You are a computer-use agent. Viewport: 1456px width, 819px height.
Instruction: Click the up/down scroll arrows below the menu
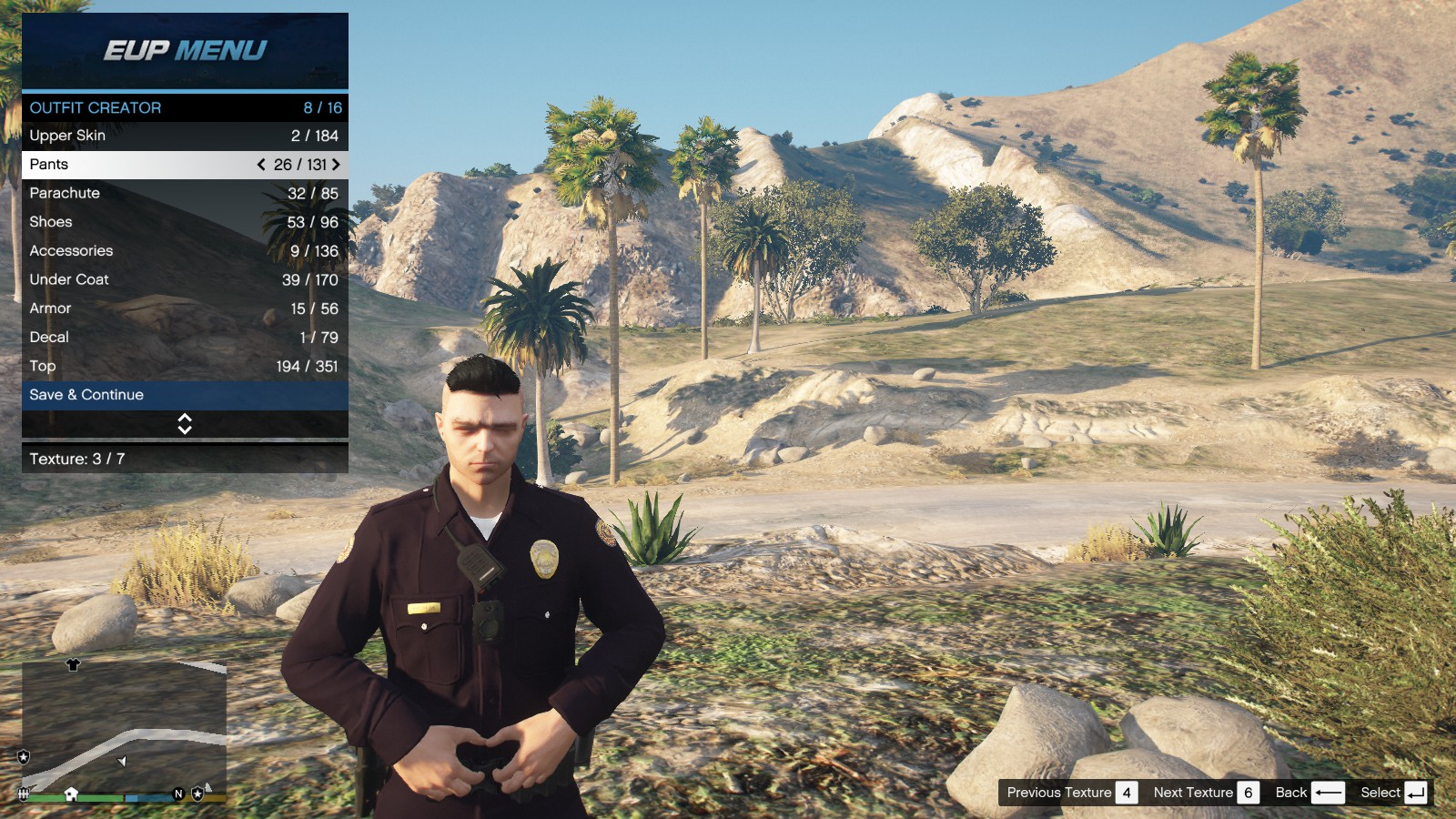[x=185, y=424]
